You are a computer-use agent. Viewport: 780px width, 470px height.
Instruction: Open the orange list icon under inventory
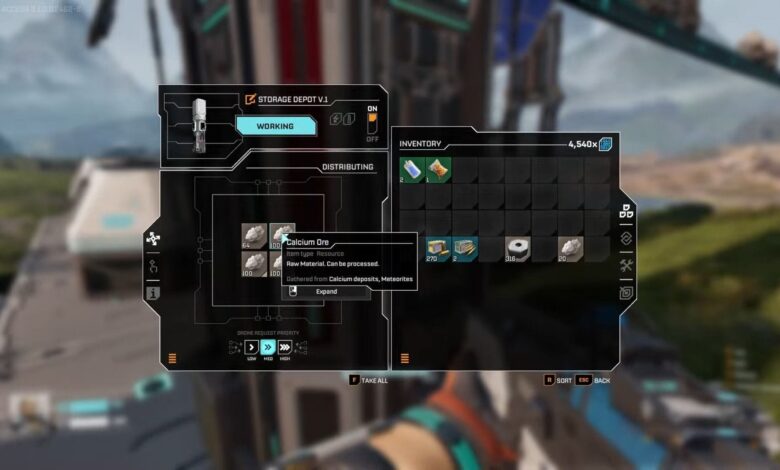[405, 357]
